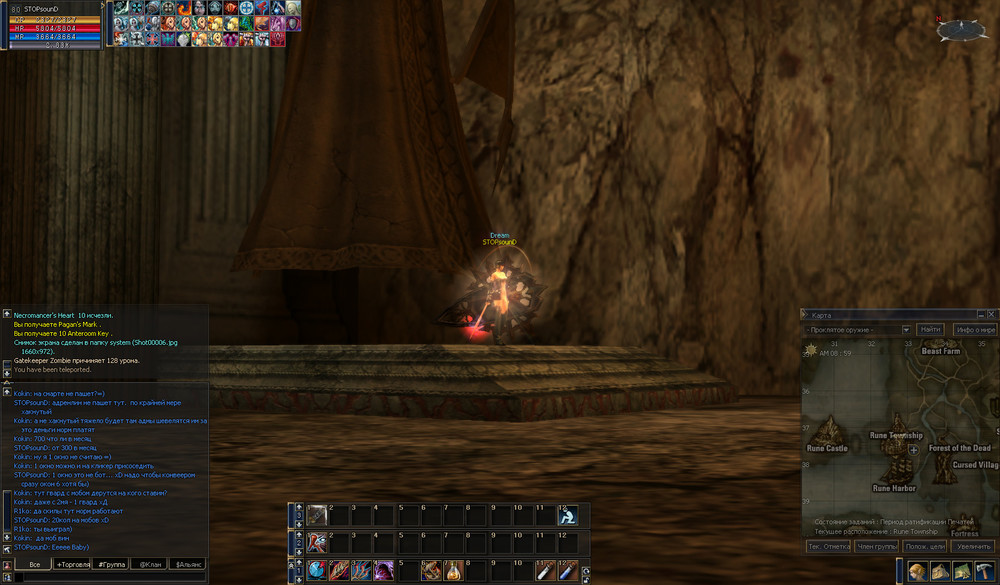
Task: Switch to the @Клан clan chat tab
Action: tap(150, 564)
